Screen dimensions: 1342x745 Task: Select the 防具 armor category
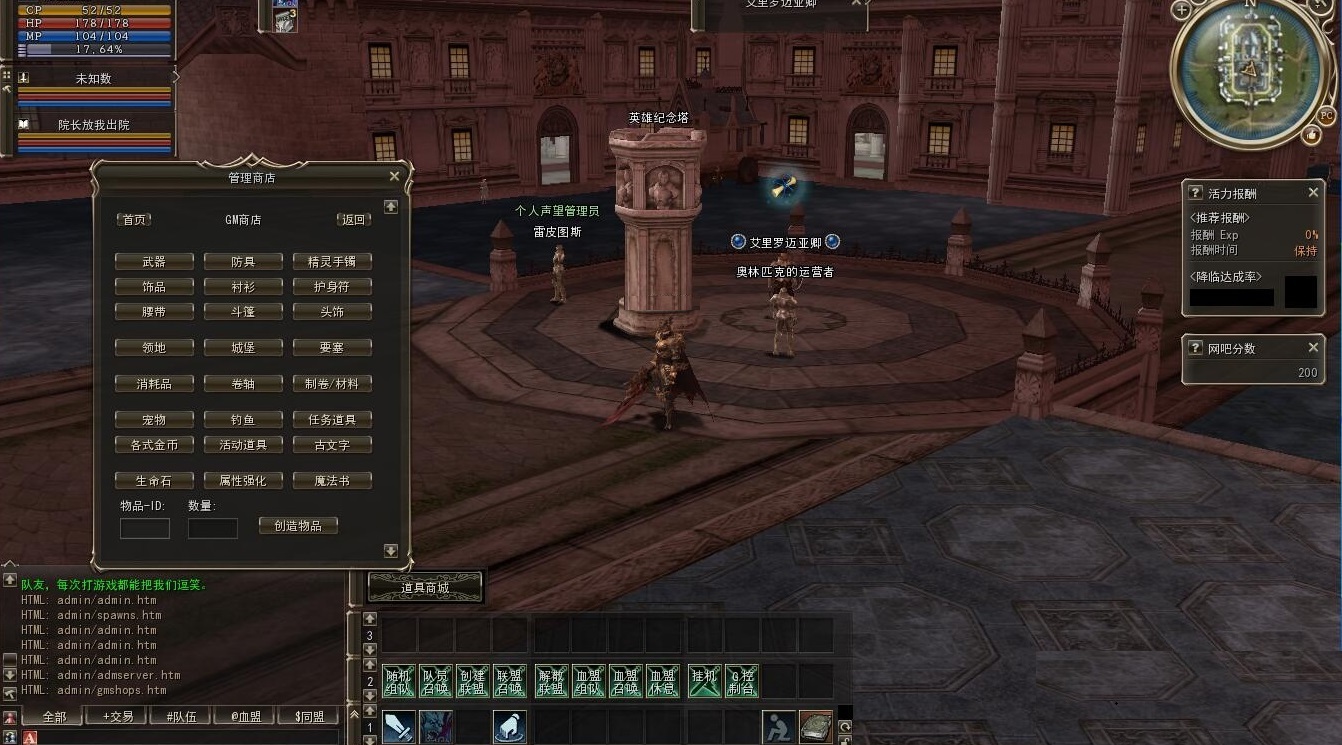pos(243,262)
